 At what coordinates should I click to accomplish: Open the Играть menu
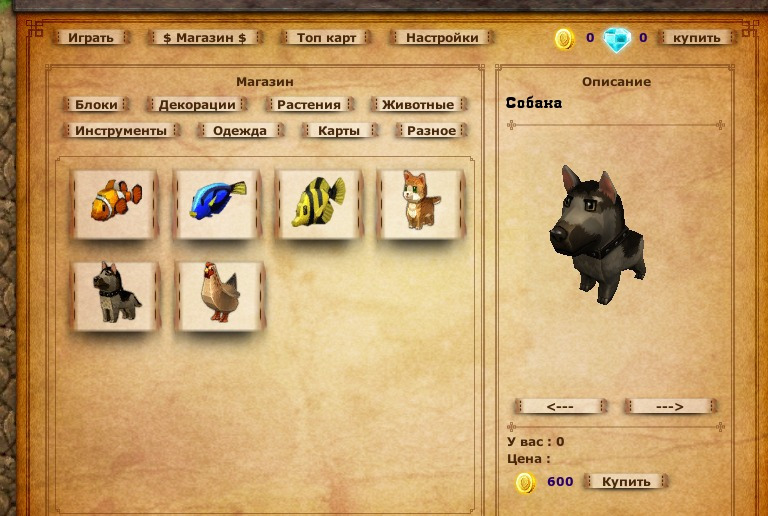(x=91, y=38)
